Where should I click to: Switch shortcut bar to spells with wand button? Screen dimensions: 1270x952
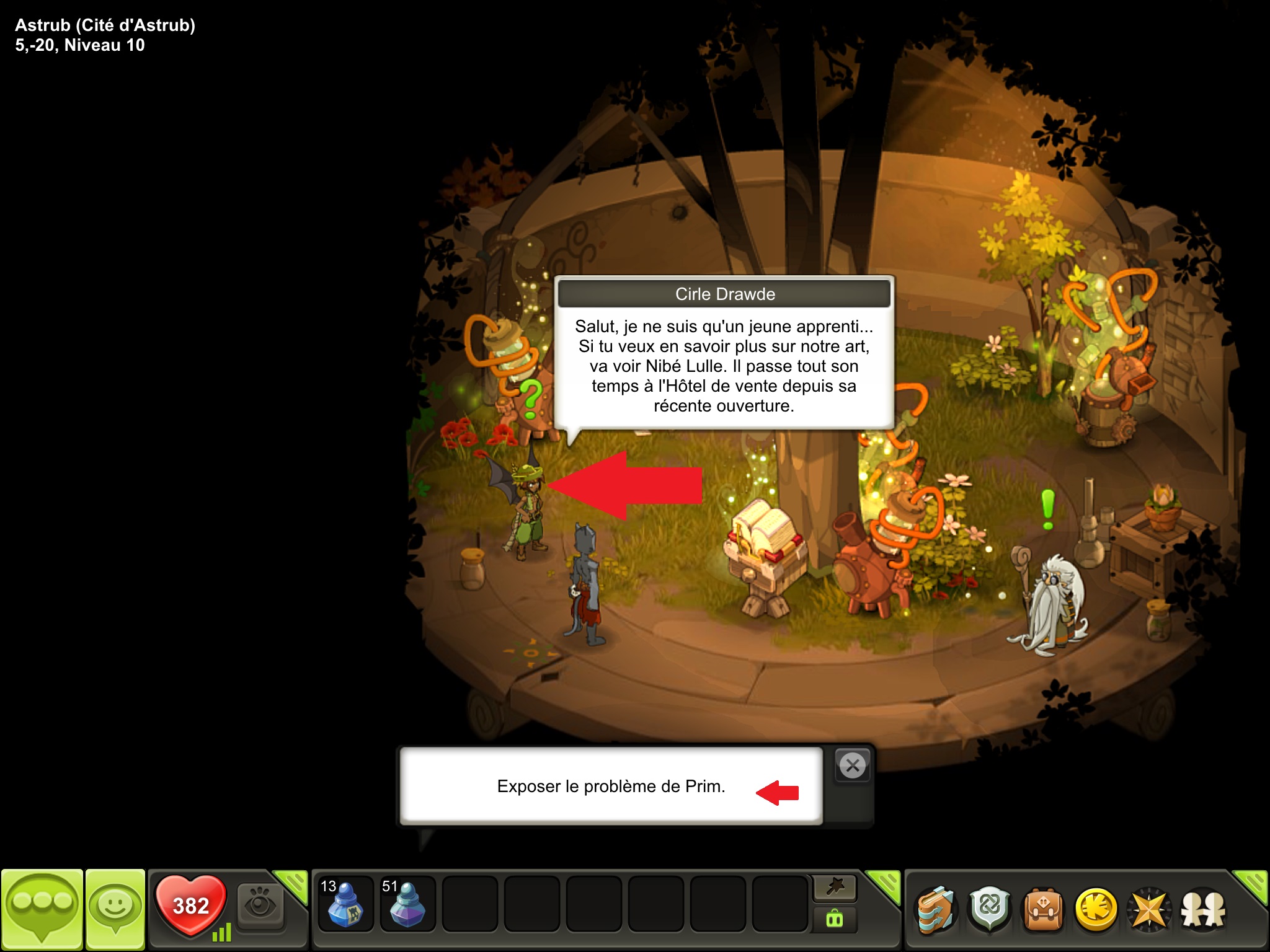(835, 888)
